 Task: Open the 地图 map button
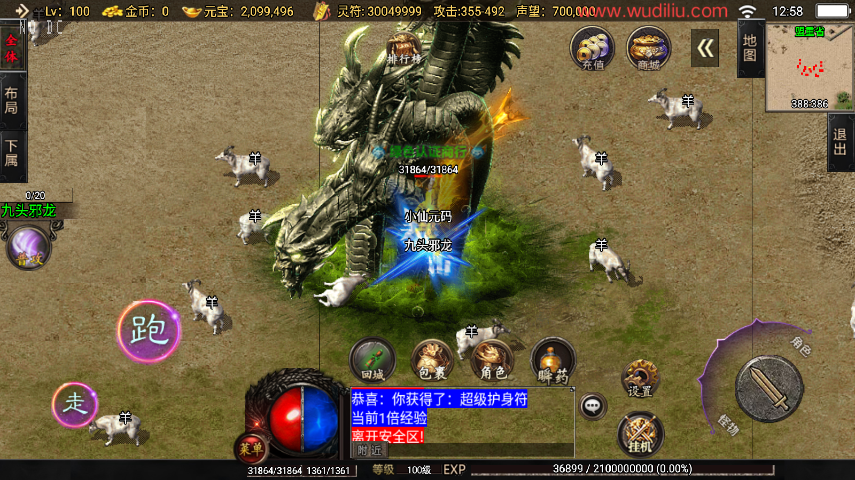click(x=750, y=47)
